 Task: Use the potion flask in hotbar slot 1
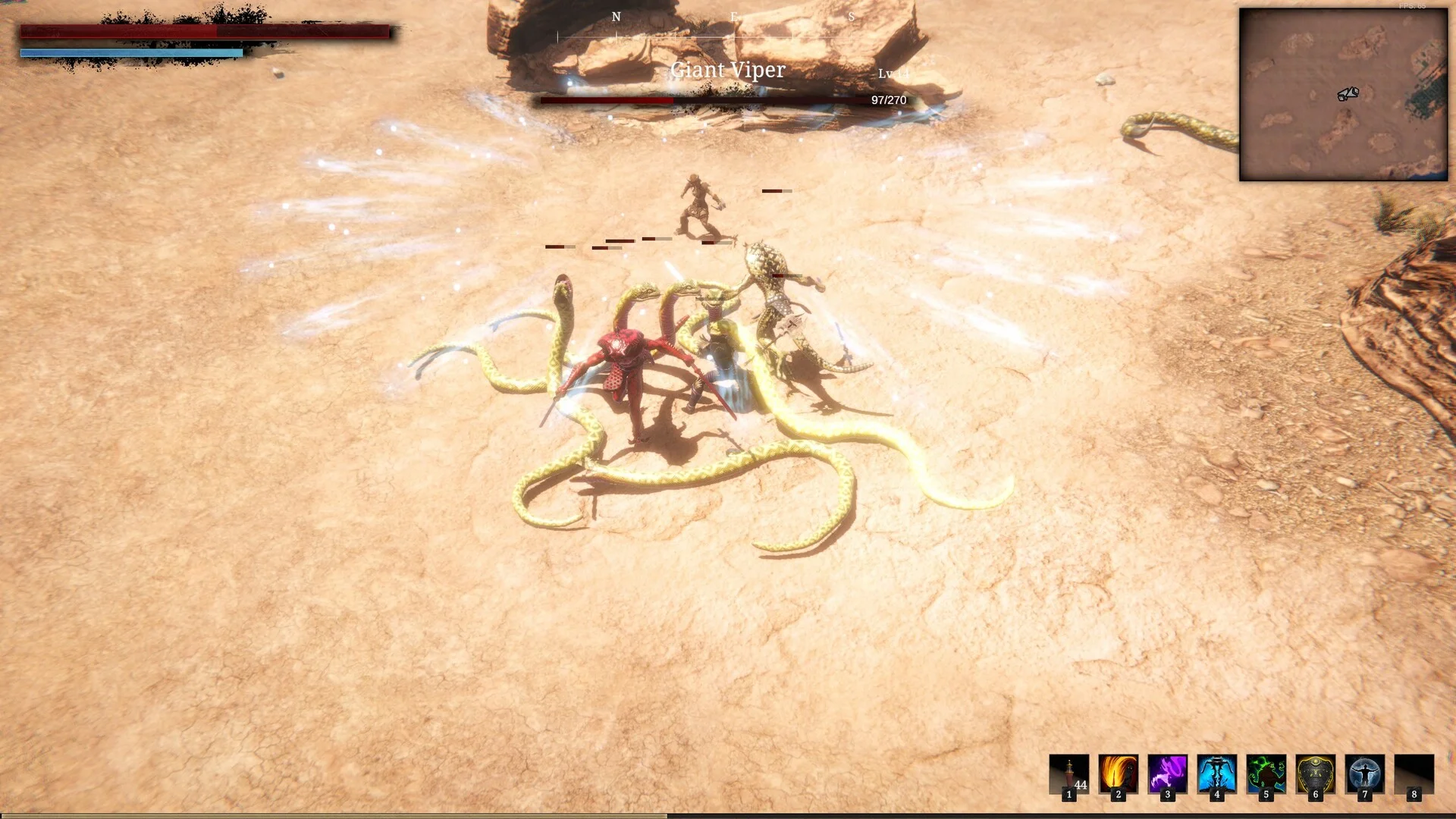pos(1068,774)
